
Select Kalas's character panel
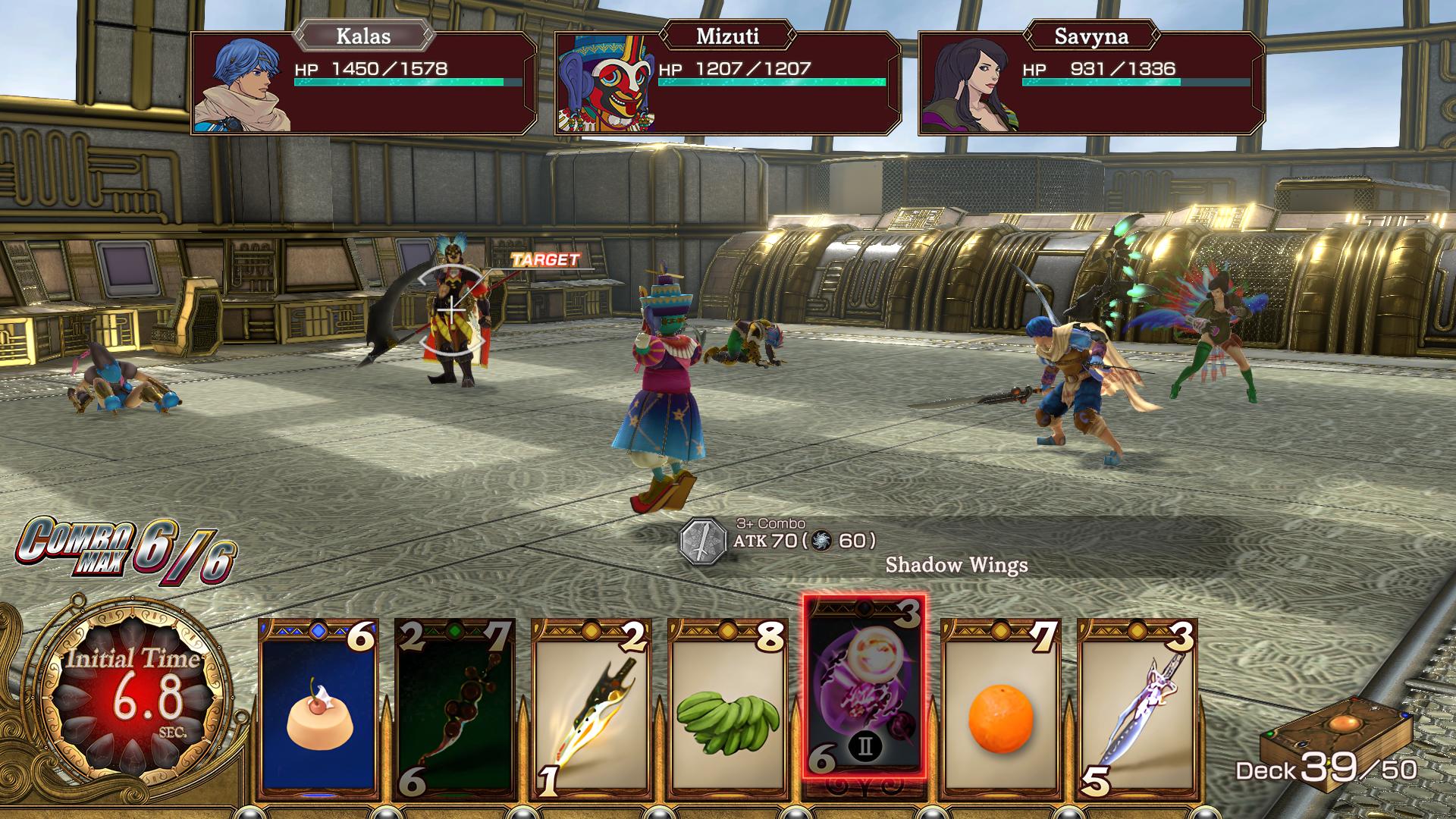(x=364, y=83)
